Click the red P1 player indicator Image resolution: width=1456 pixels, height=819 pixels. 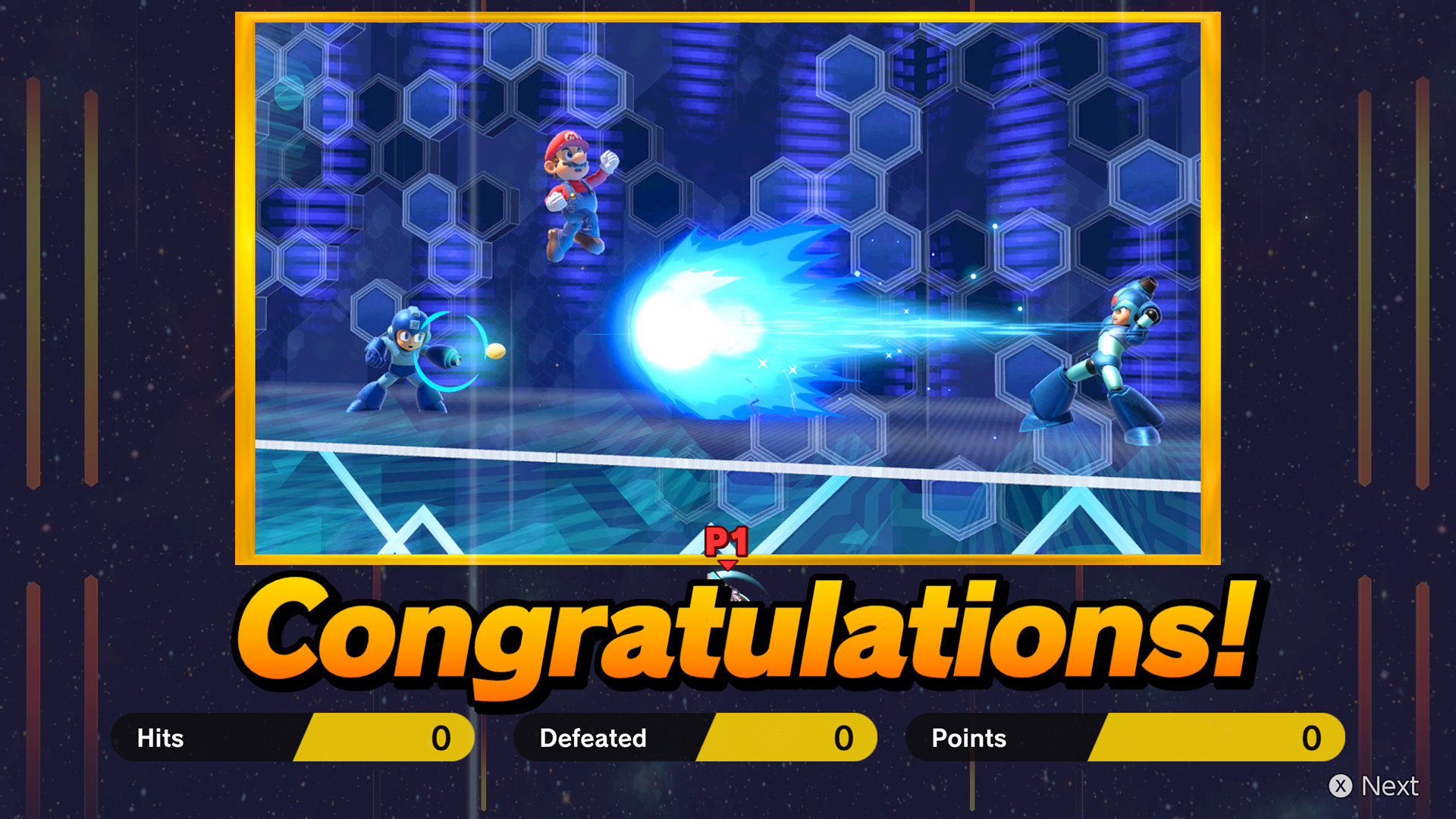click(726, 540)
